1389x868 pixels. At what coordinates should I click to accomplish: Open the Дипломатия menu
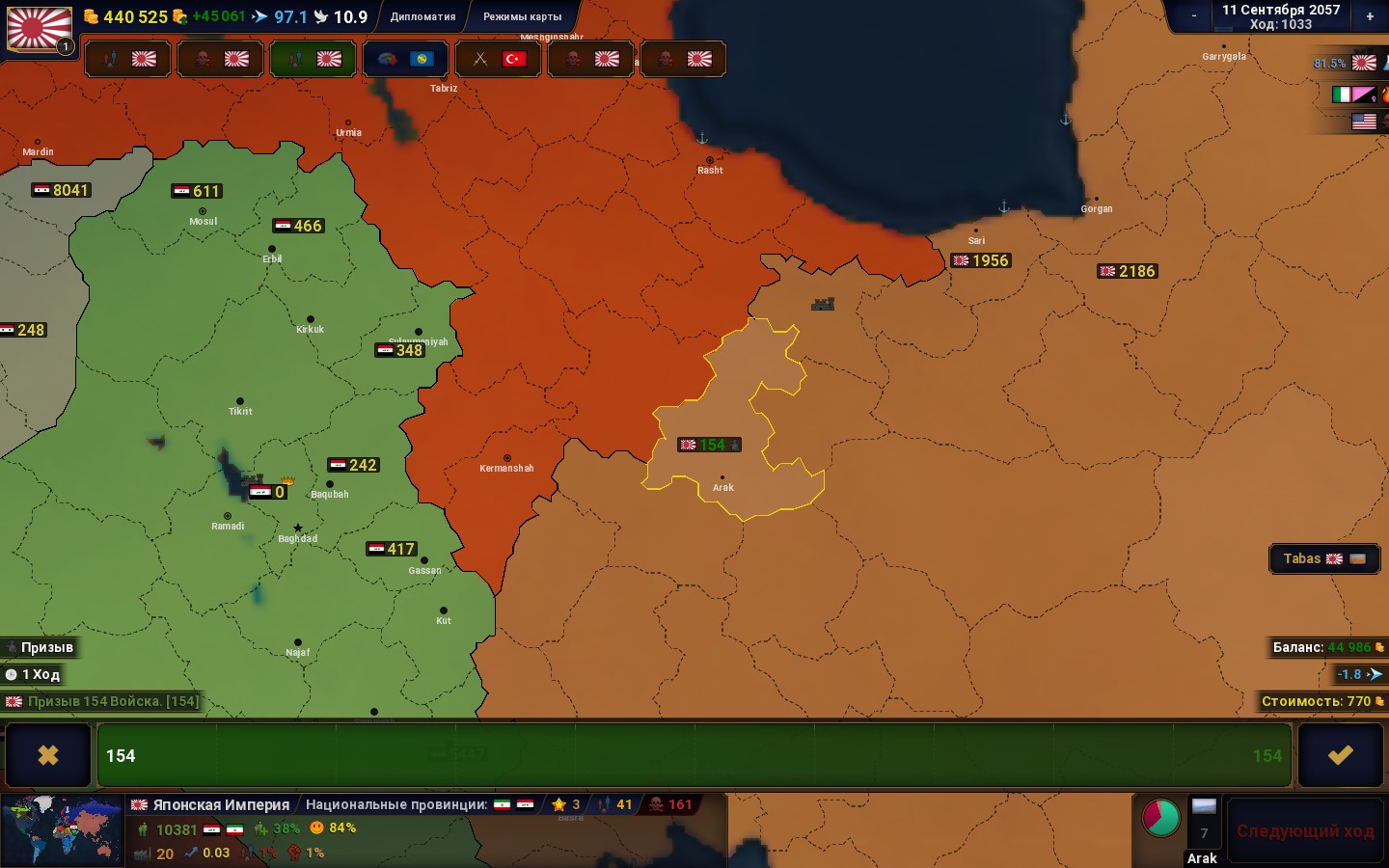point(422,16)
